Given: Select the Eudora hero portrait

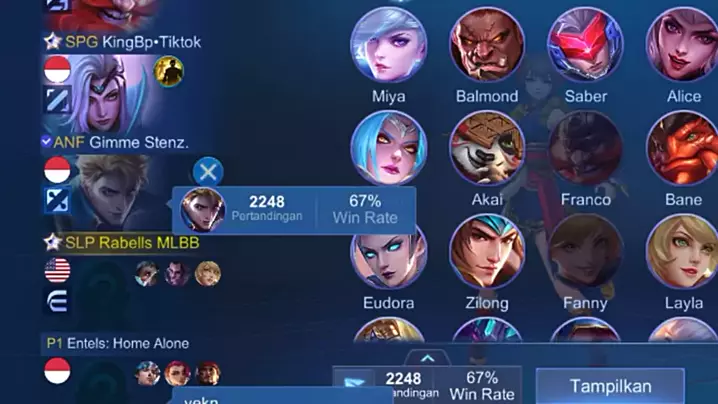Looking at the screenshot, I should [388, 252].
